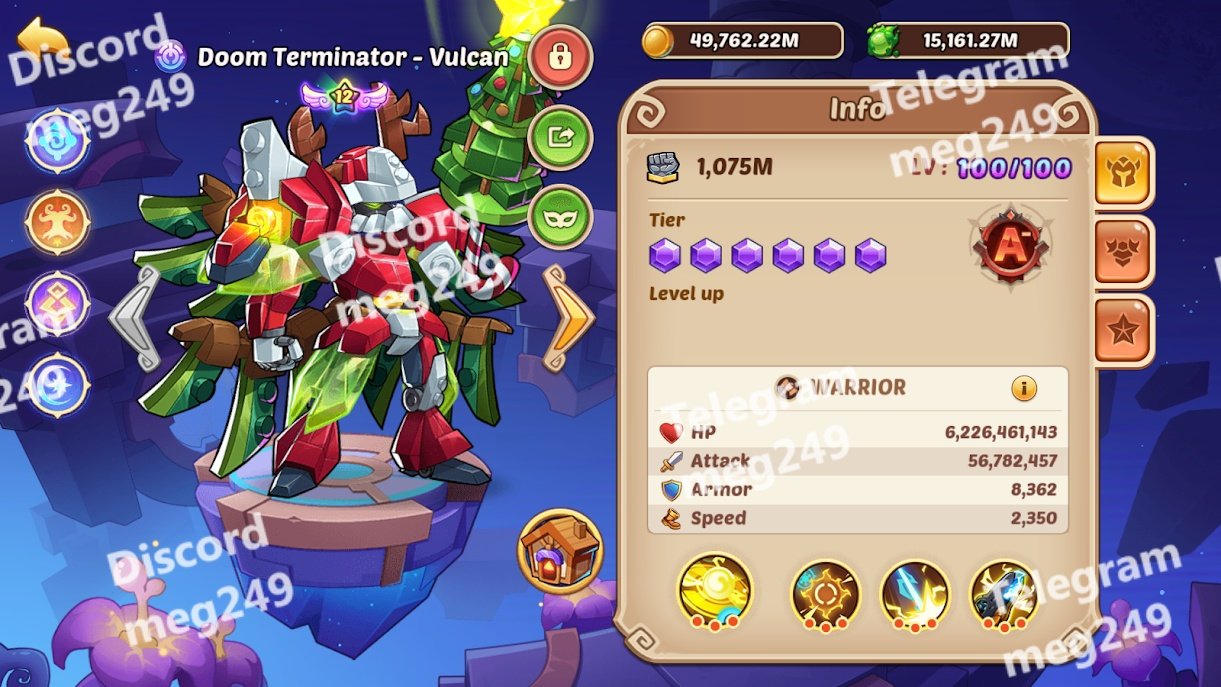This screenshot has height=687, width=1221.
Task: Switch to the helmet info tab
Action: tap(1124, 172)
